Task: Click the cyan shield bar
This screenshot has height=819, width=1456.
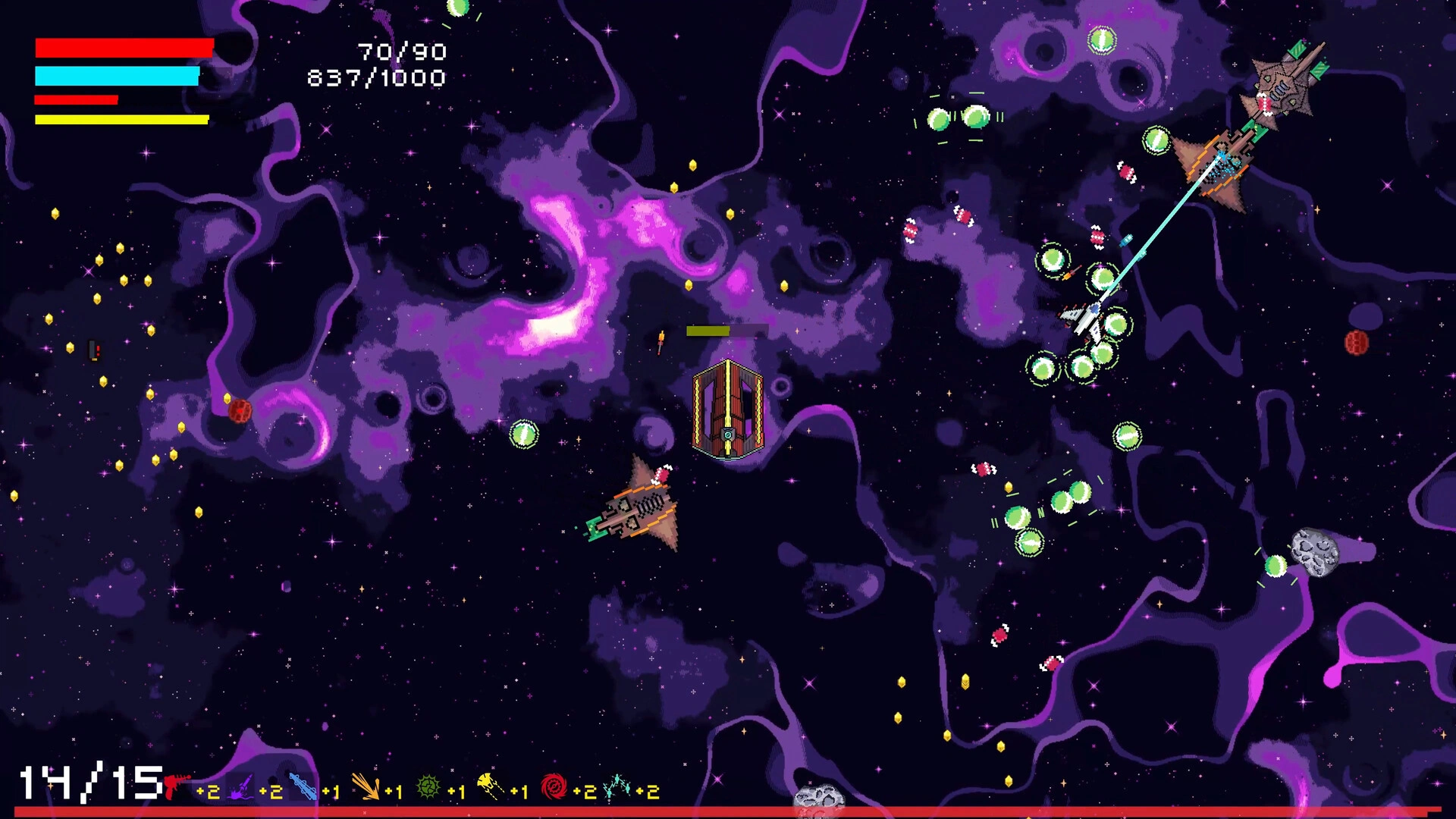Action: [x=115, y=75]
